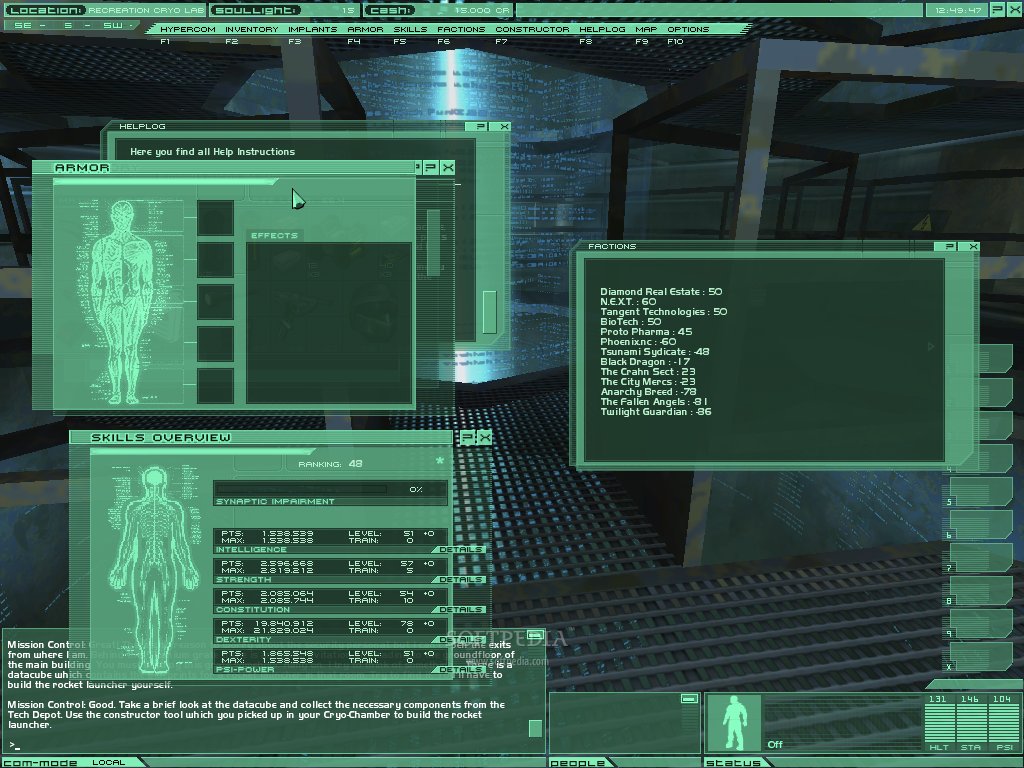View Constitution skill details
Image resolution: width=1024 pixels, height=768 pixels.
460,609
